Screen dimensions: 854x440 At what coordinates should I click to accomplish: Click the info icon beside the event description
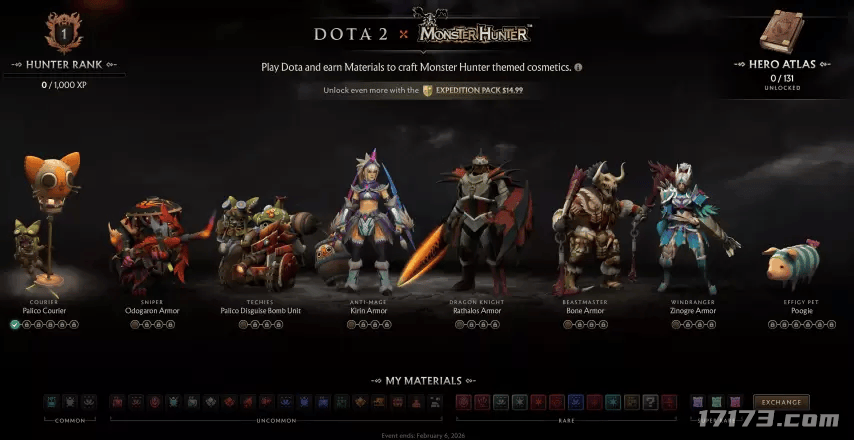tap(578, 67)
